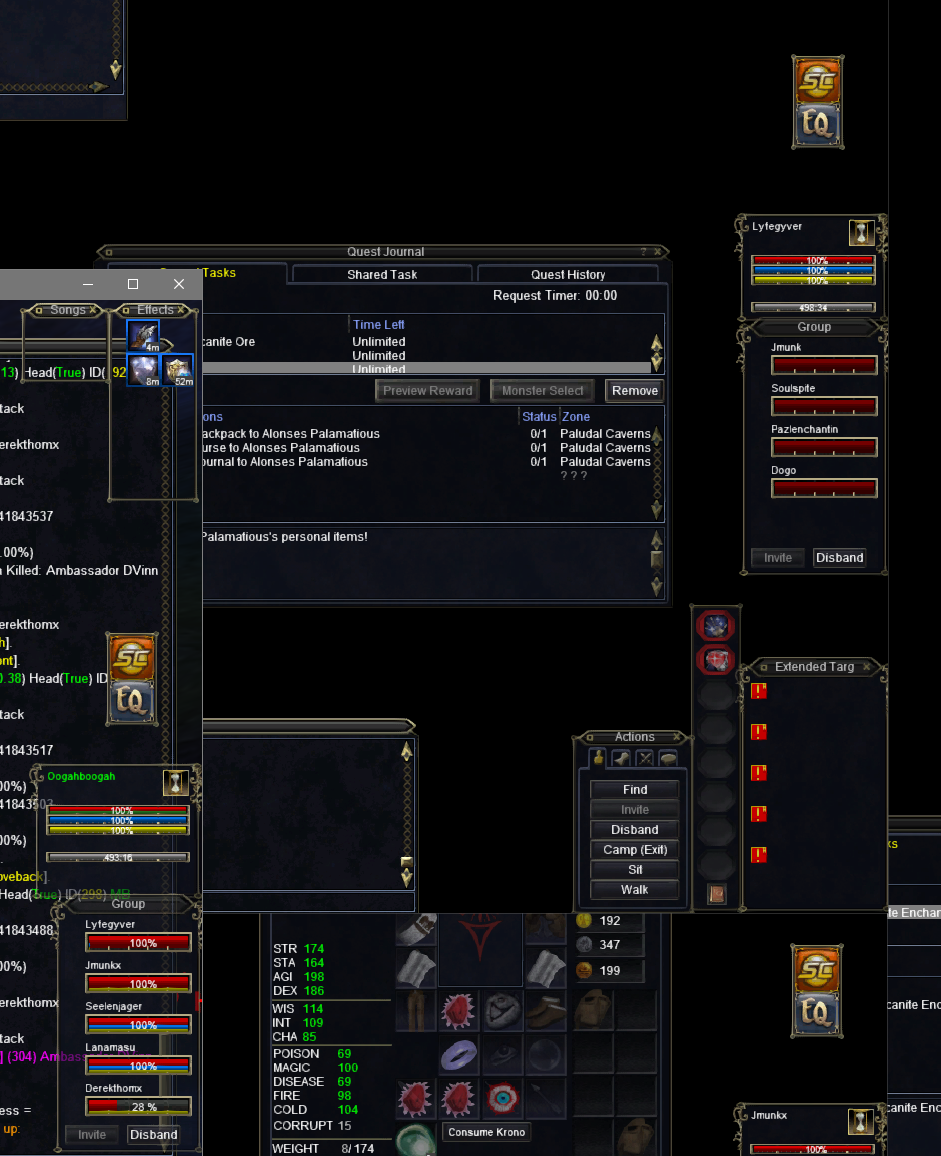Close the Extended Target window

click(867, 667)
